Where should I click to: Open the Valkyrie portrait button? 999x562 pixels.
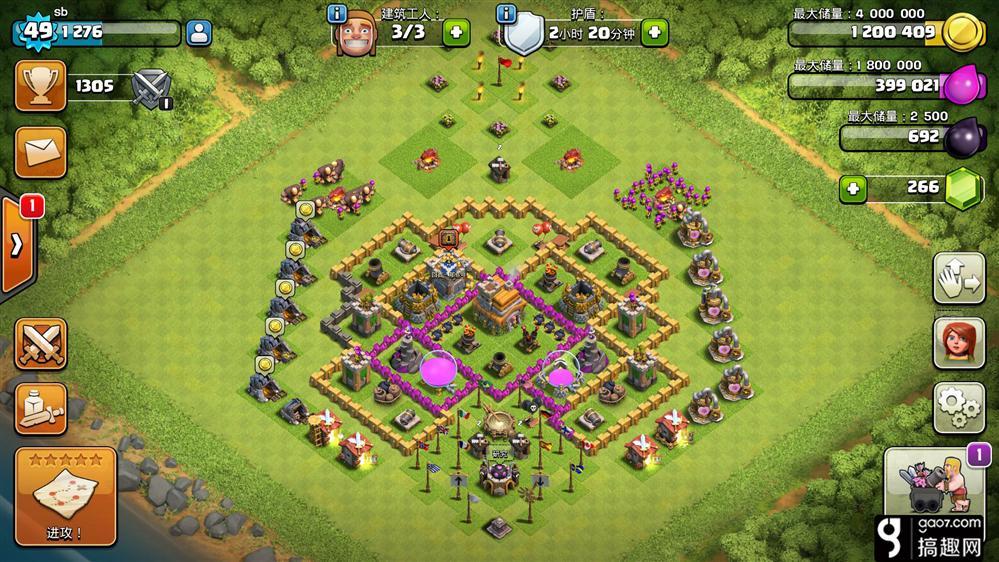(x=959, y=344)
